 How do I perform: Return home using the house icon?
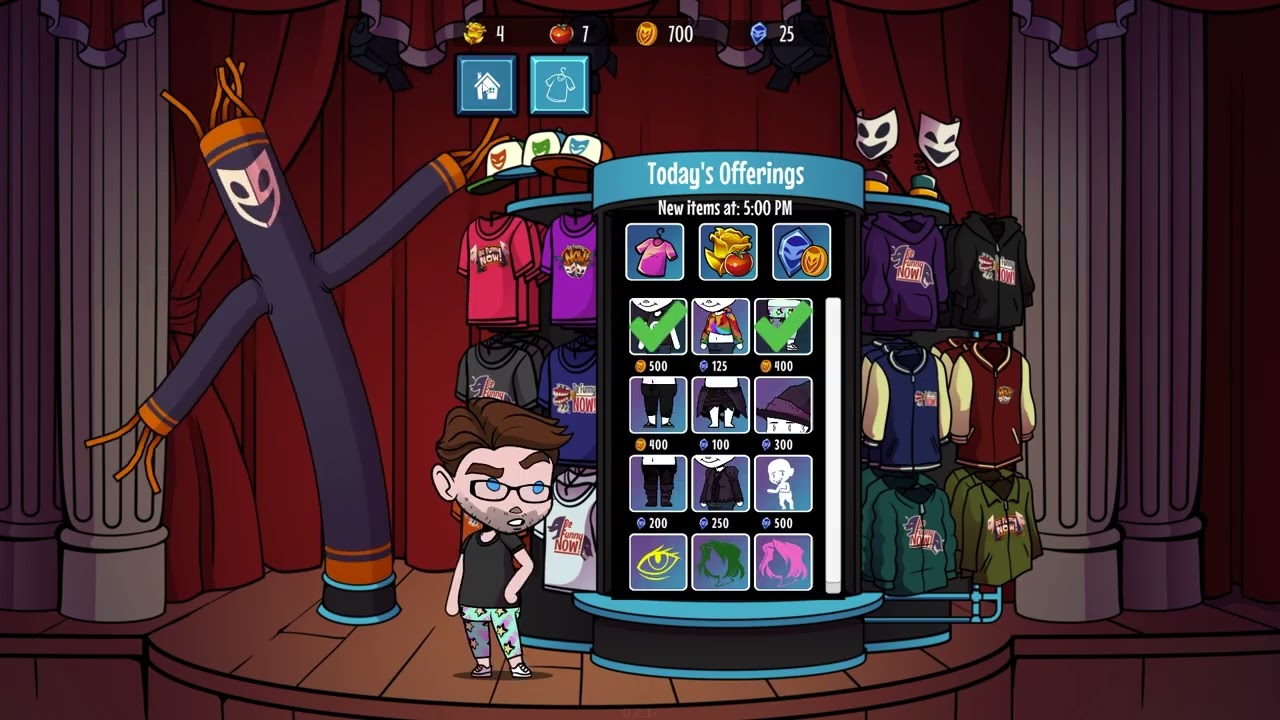click(487, 84)
